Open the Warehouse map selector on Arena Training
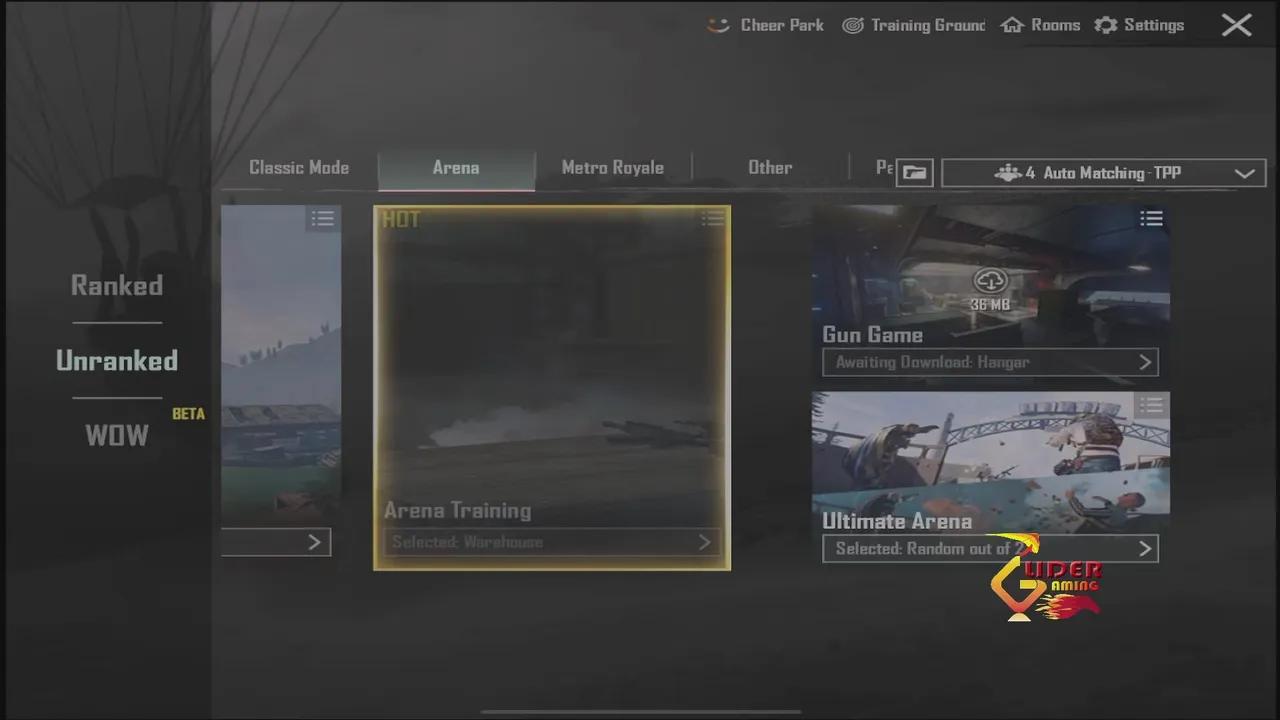 (551, 542)
